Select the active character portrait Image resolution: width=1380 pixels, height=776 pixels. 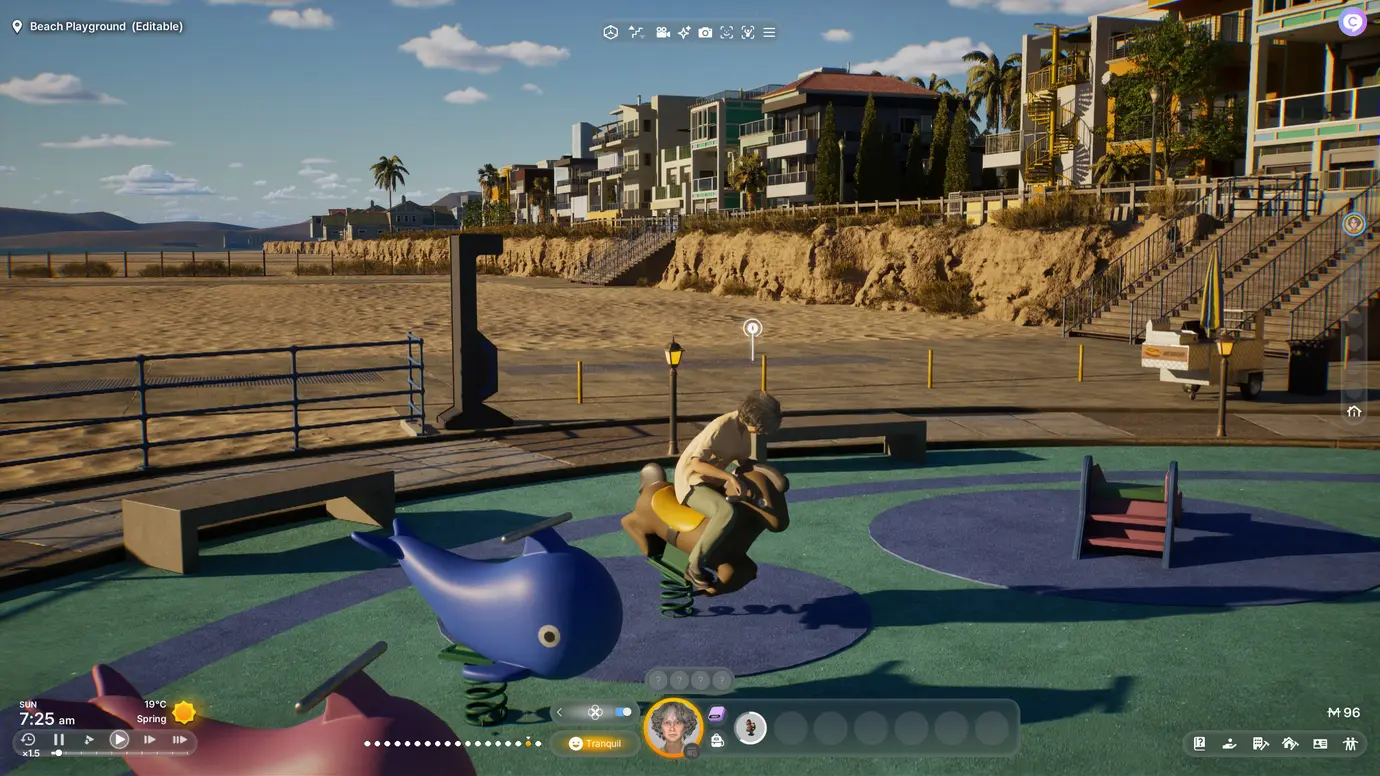[x=672, y=726]
